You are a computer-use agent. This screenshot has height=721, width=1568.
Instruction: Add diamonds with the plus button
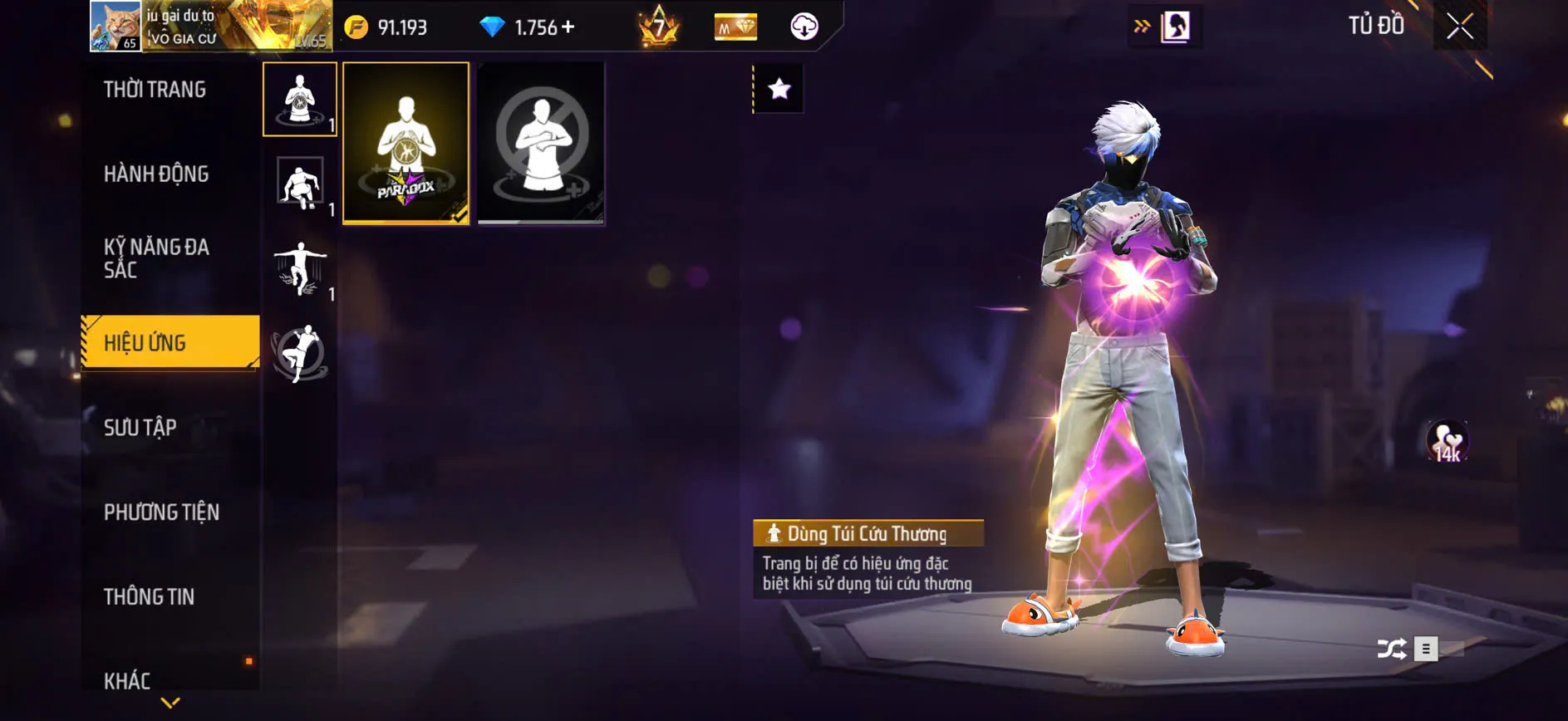pyautogui.click(x=568, y=27)
